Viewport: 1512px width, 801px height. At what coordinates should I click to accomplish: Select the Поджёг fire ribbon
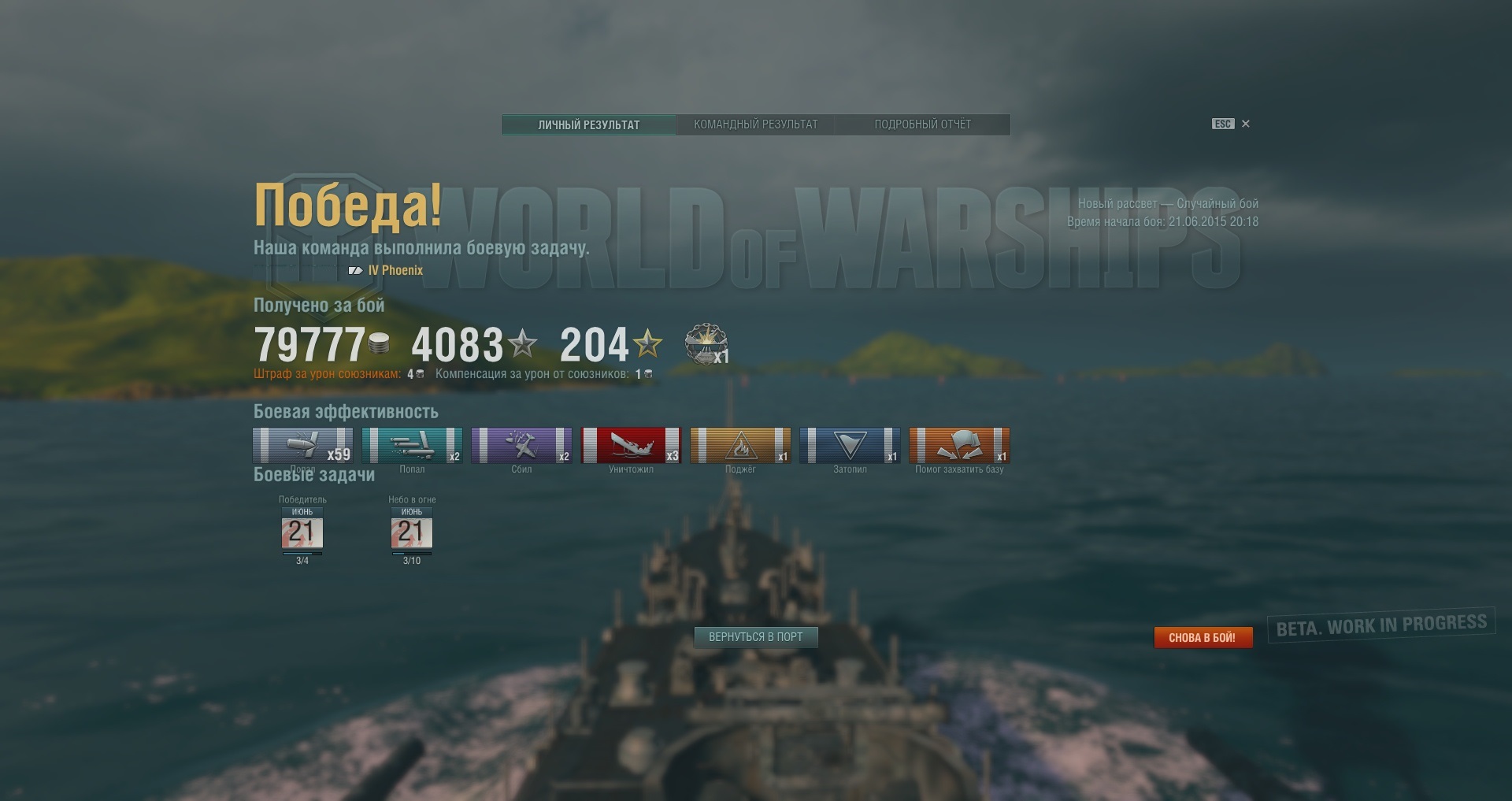[x=740, y=445]
